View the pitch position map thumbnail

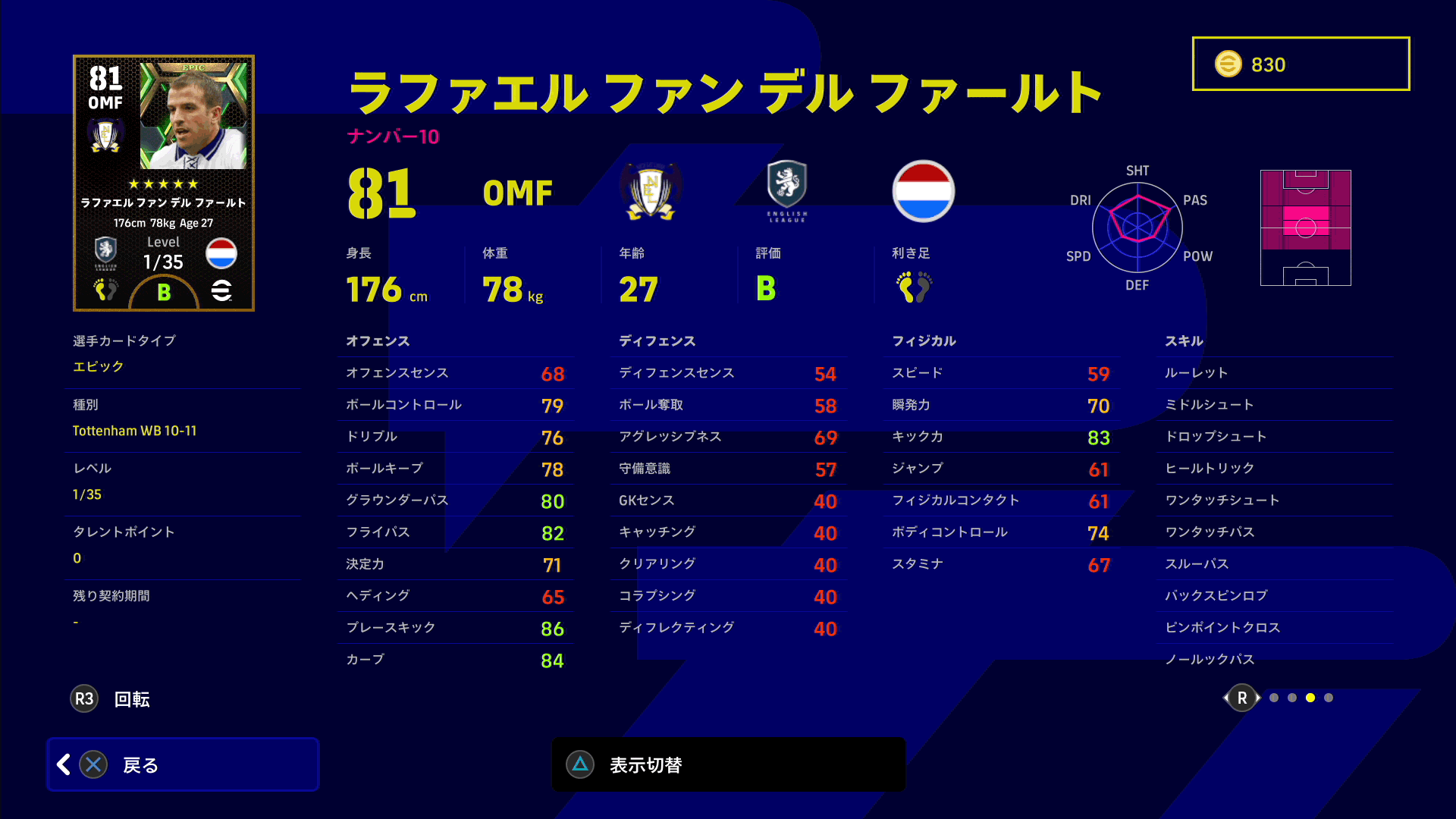tap(1305, 227)
